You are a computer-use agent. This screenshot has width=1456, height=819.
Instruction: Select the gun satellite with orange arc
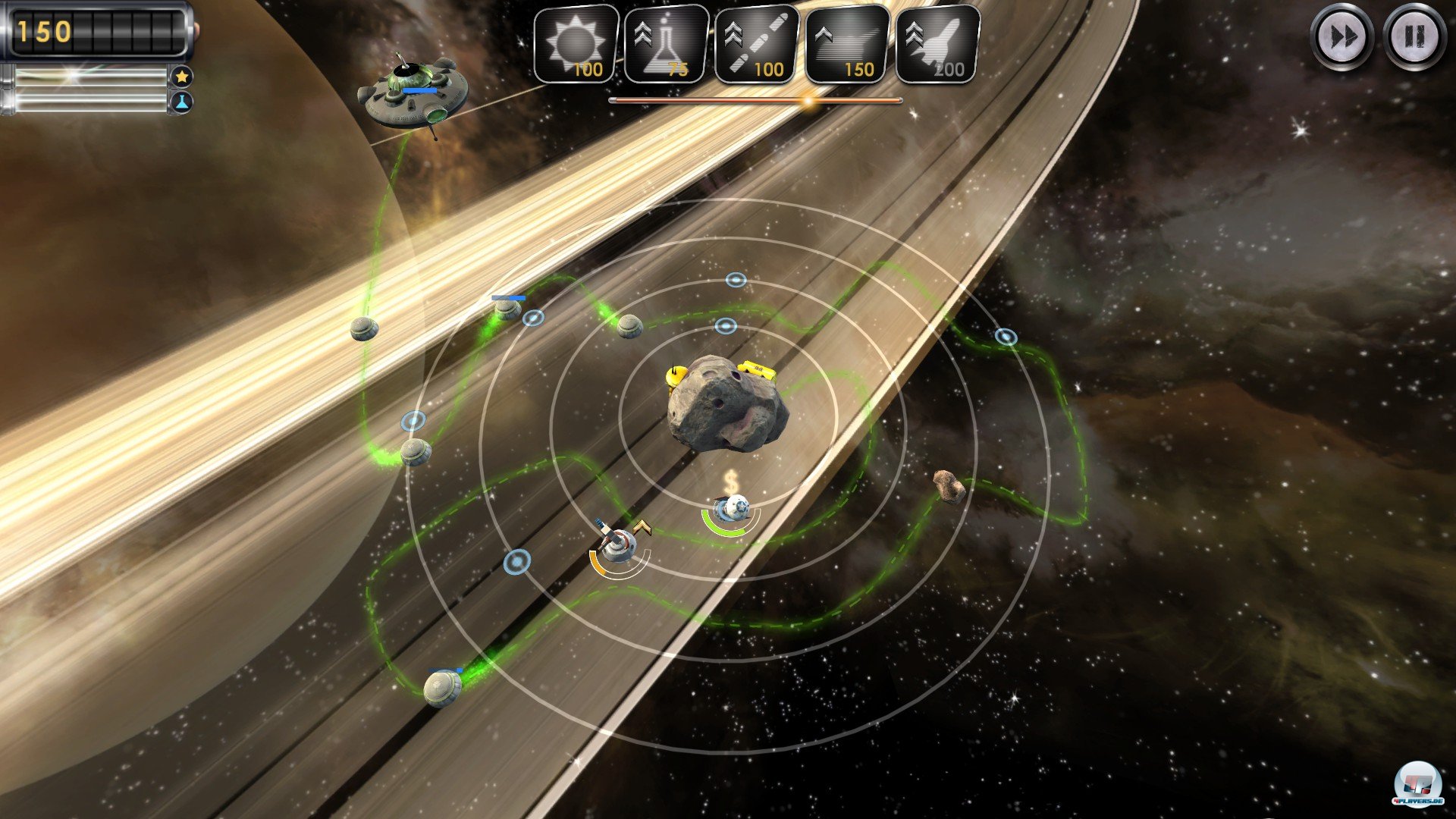pos(620,543)
